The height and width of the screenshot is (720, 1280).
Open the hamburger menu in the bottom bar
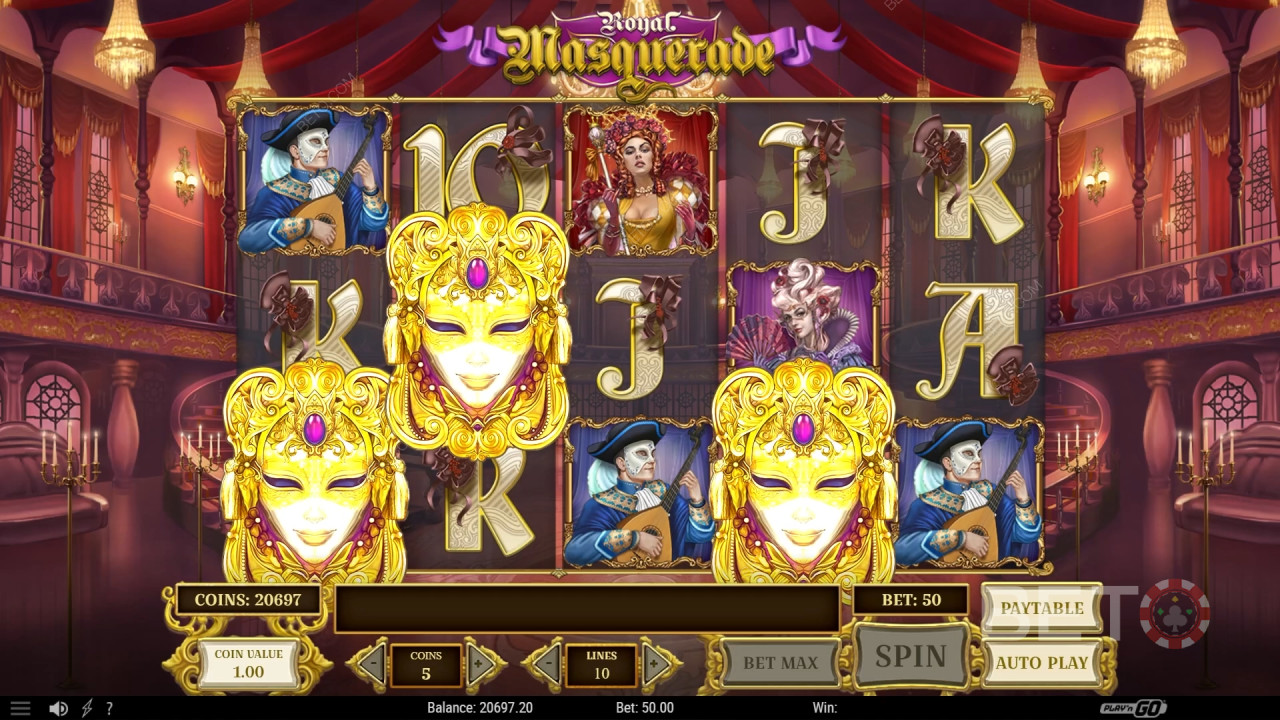[20, 708]
